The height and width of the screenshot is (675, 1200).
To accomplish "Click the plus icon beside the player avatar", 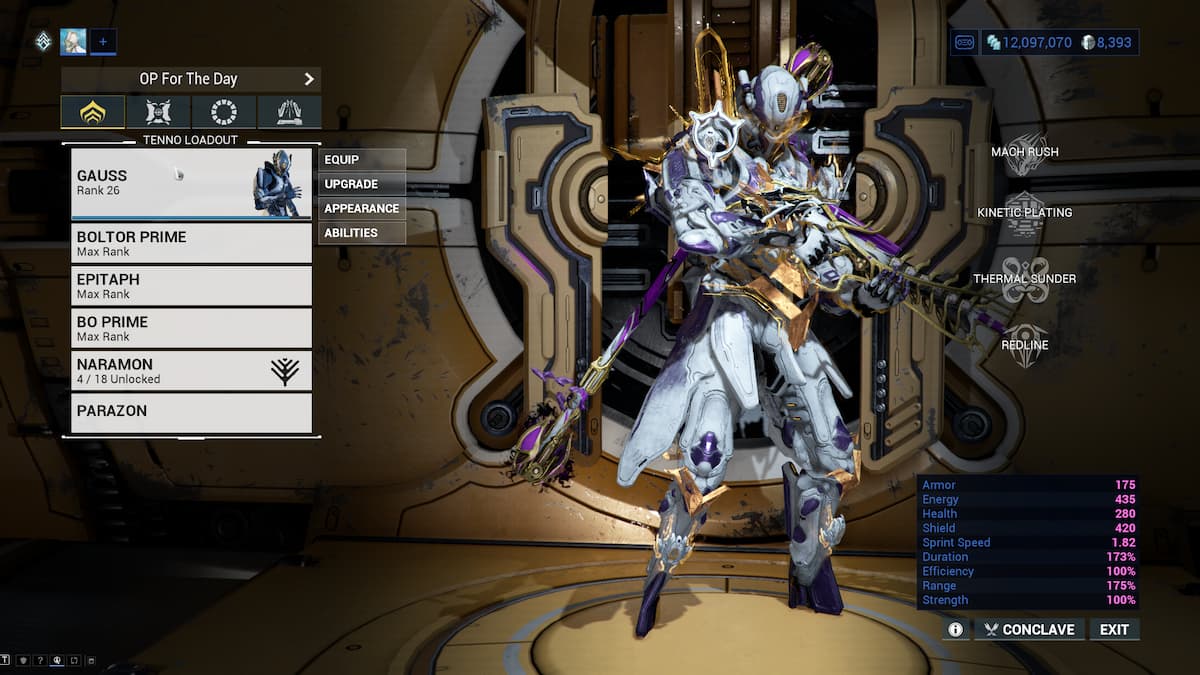I will click(x=103, y=42).
